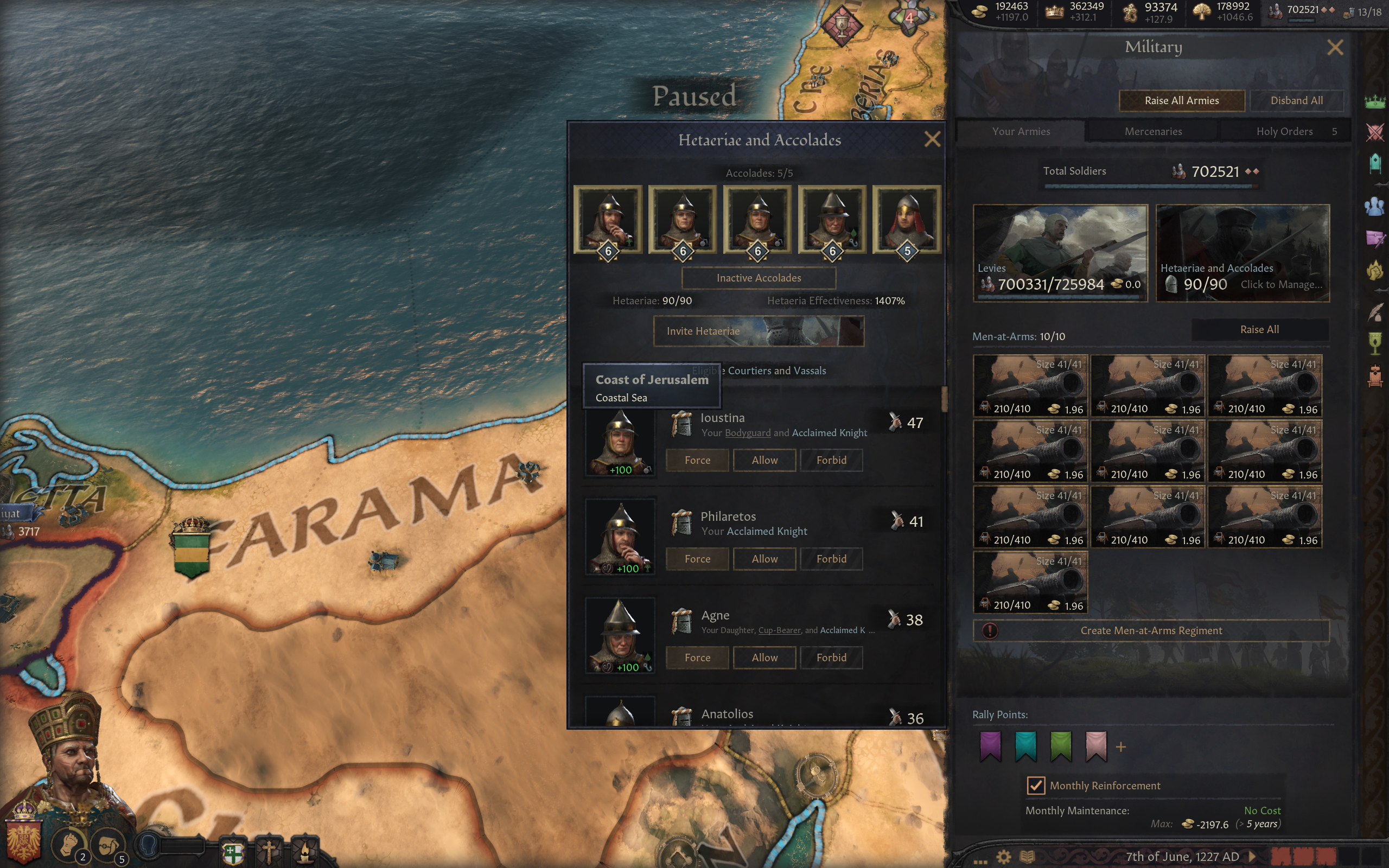Select the Your Armies tab
This screenshot has width=1389, height=868.
coord(1021,131)
